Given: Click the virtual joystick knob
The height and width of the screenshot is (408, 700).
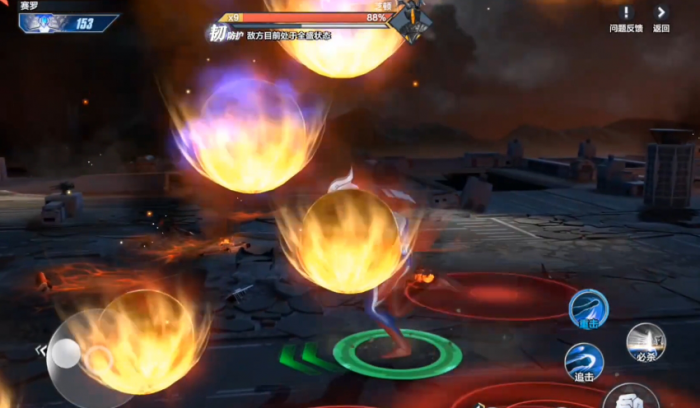Looking at the screenshot, I should 66,353.
